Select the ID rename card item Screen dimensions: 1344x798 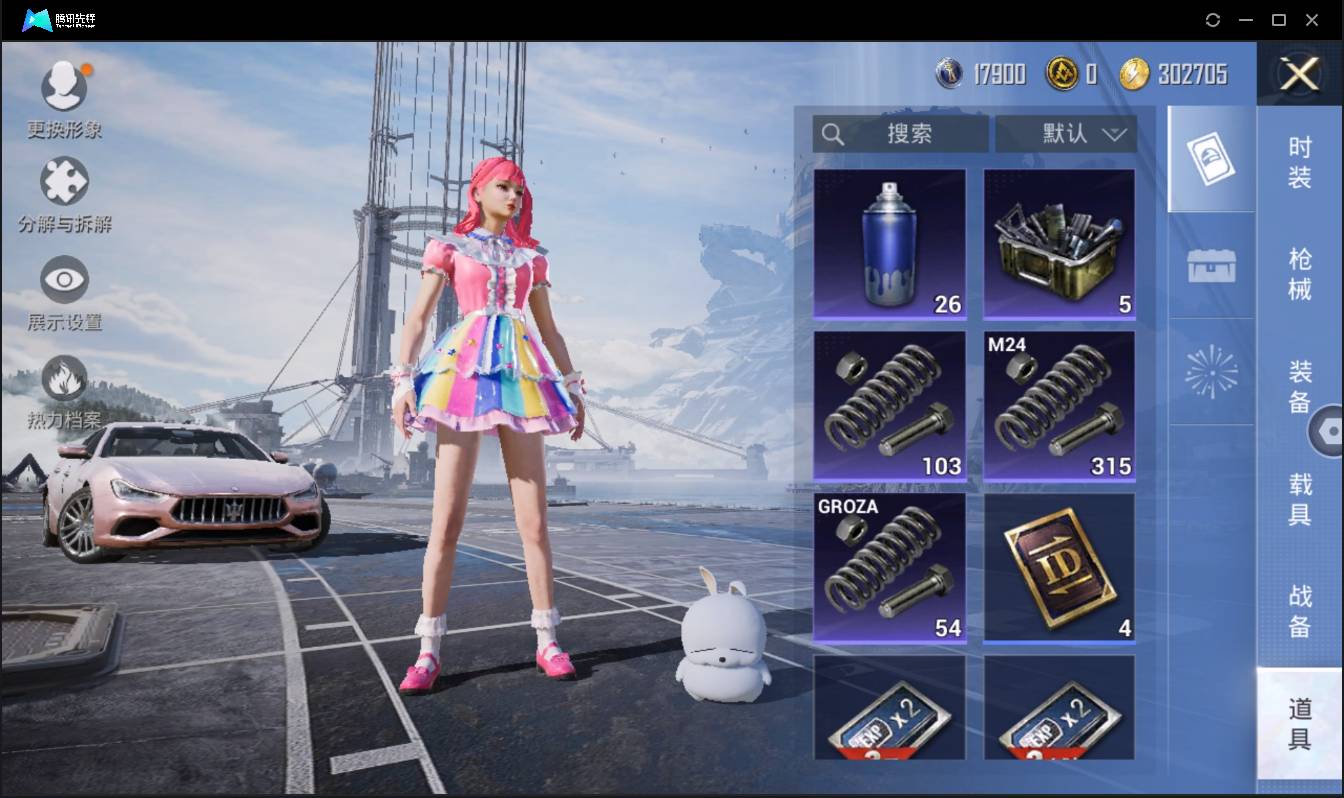click(x=1059, y=567)
